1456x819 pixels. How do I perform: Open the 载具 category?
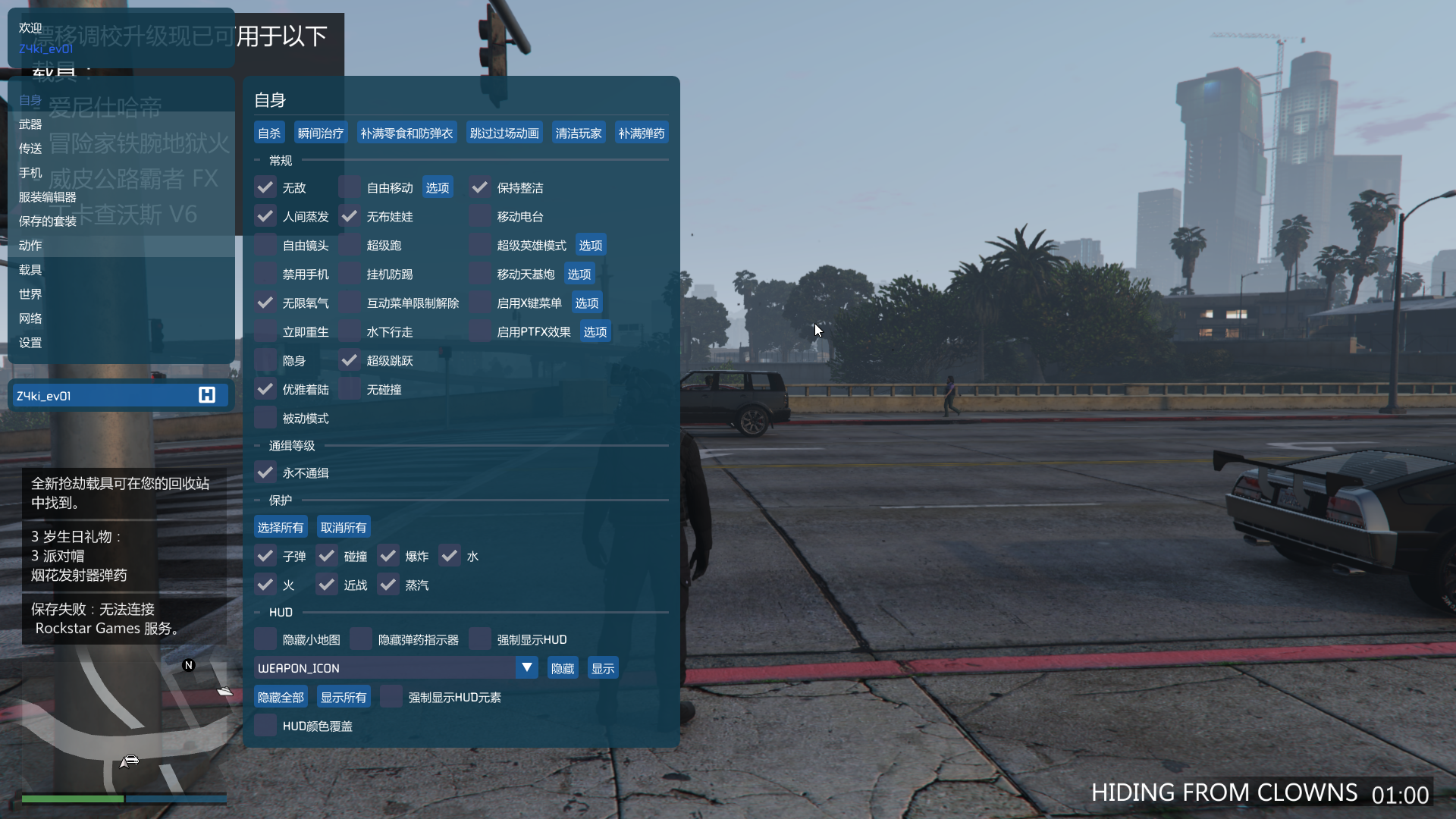click(30, 269)
